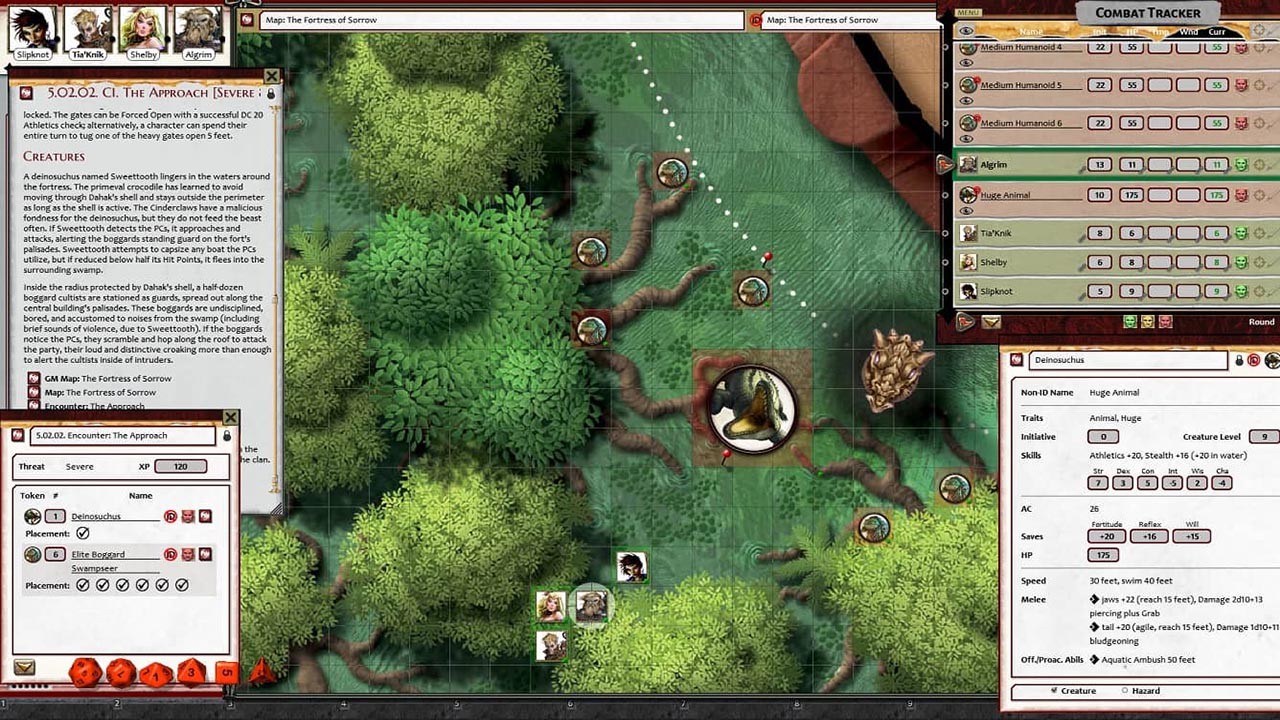The width and height of the screenshot is (1280, 720).
Task: Click the faction face icon on Huge Animal row
Action: 1240,195
